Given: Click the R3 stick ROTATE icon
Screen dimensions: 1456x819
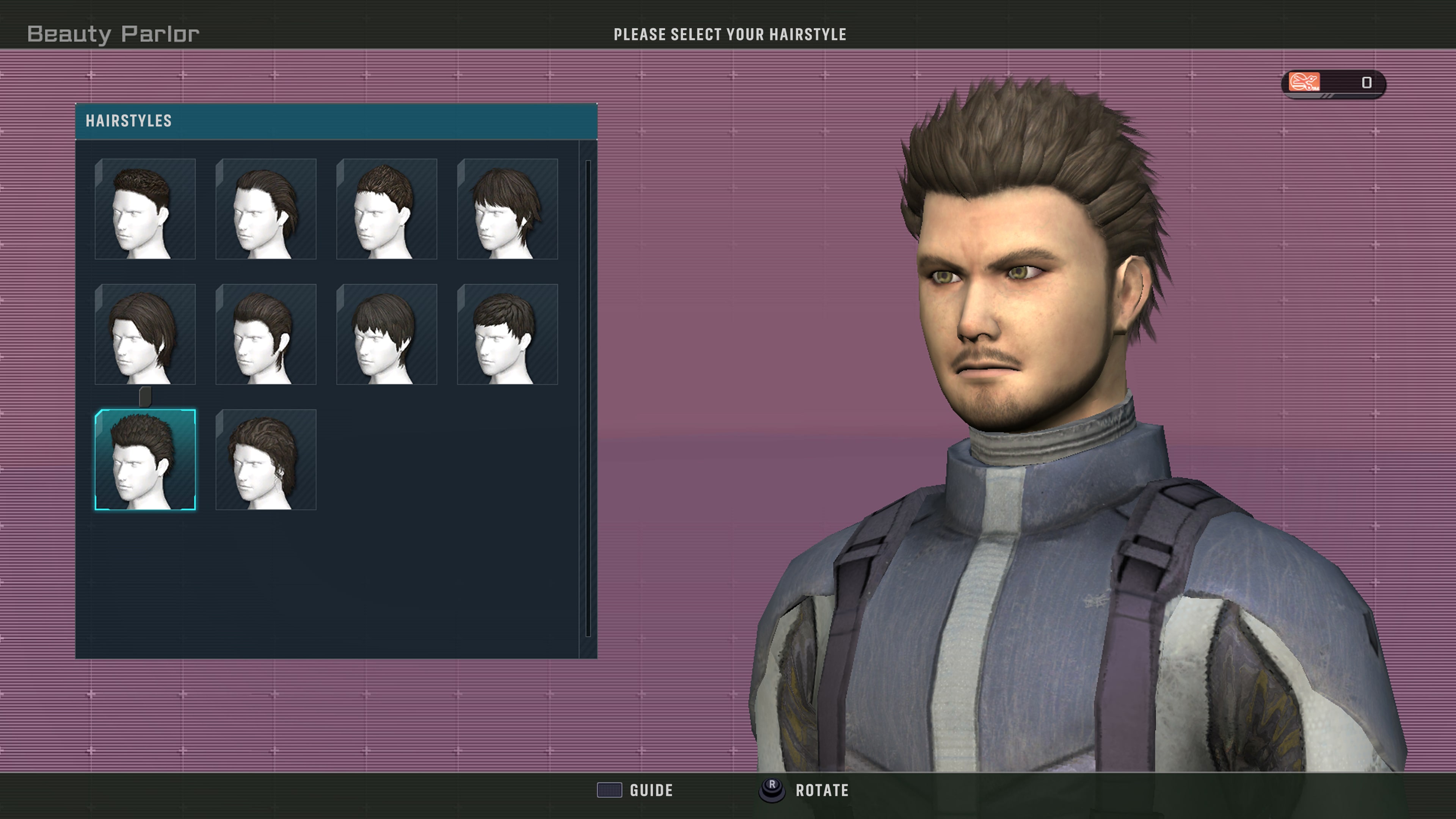Looking at the screenshot, I should pyautogui.click(x=772, y=790).
